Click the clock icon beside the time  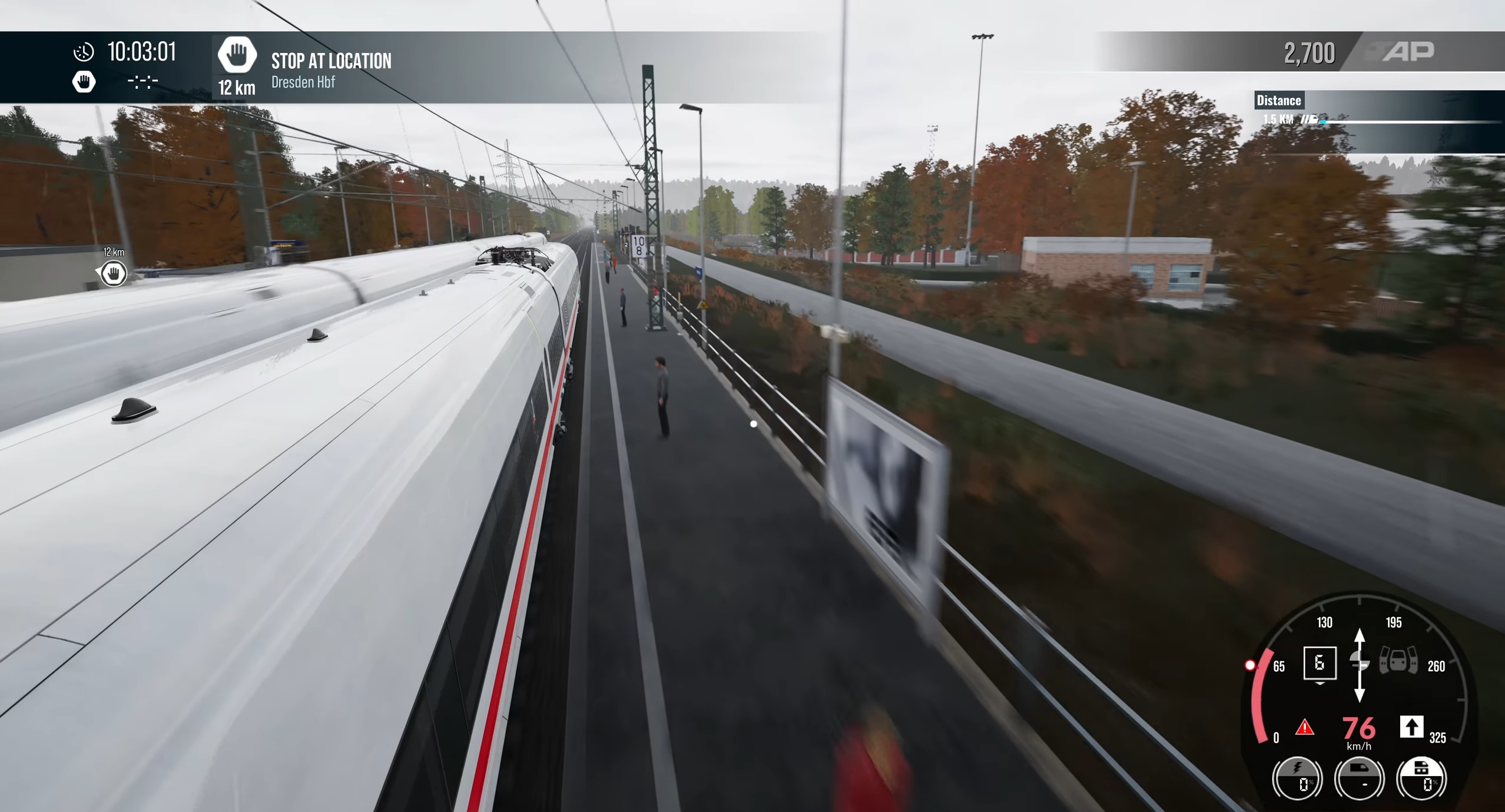point(84,52)
